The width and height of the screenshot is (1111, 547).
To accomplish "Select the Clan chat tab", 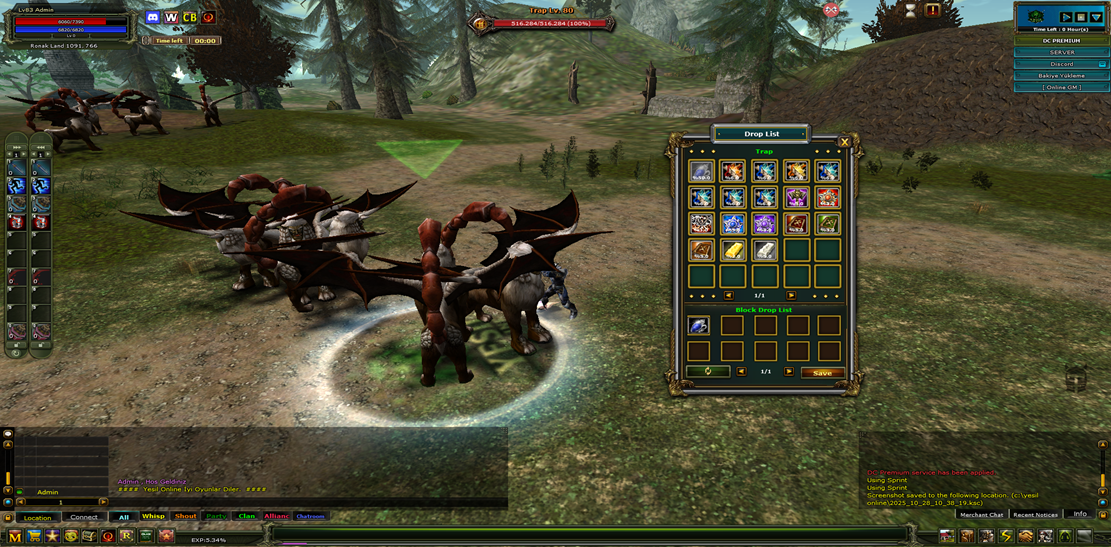I will click(246, 517).
